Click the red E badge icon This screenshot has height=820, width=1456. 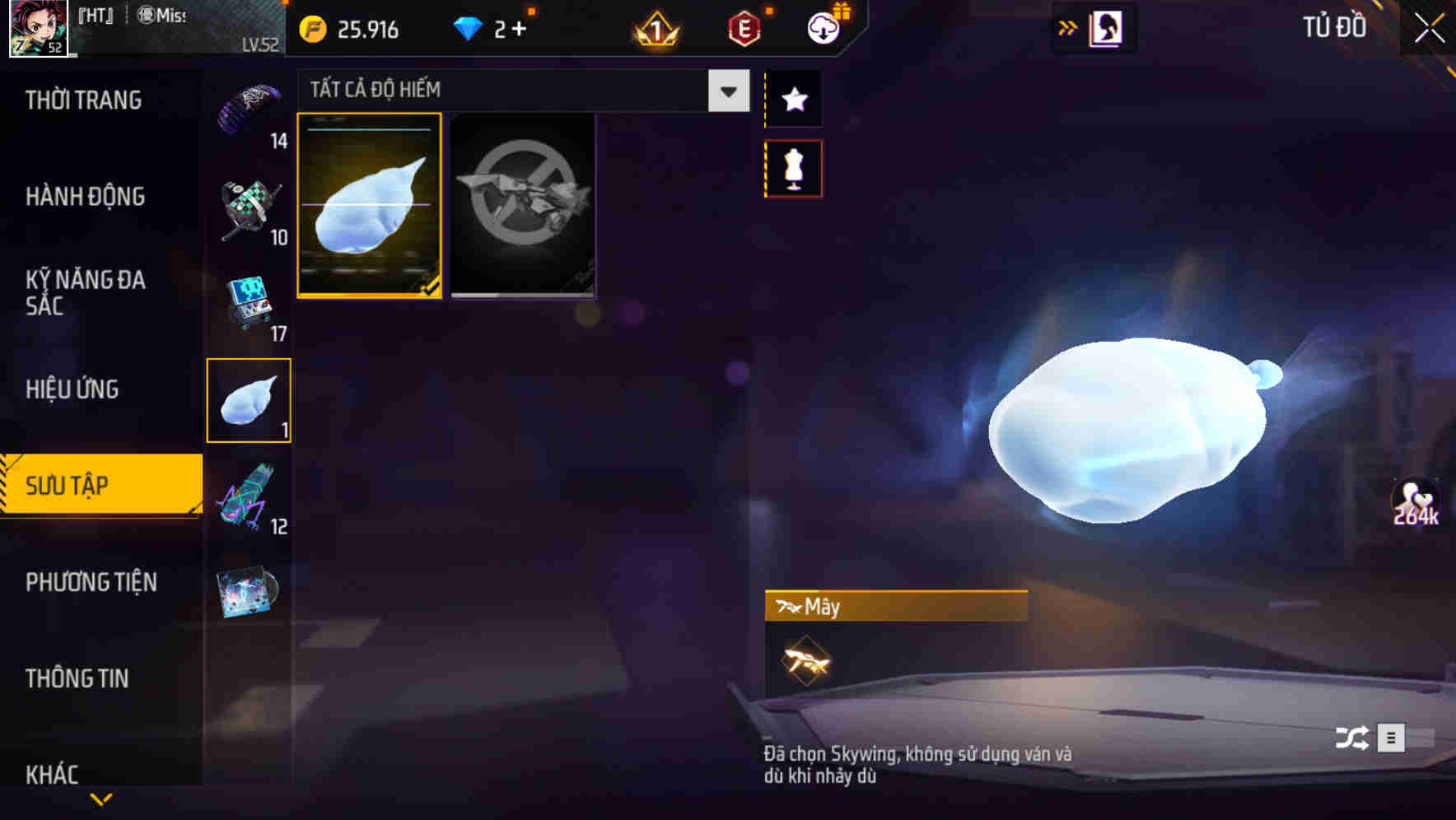pos(742,28)
